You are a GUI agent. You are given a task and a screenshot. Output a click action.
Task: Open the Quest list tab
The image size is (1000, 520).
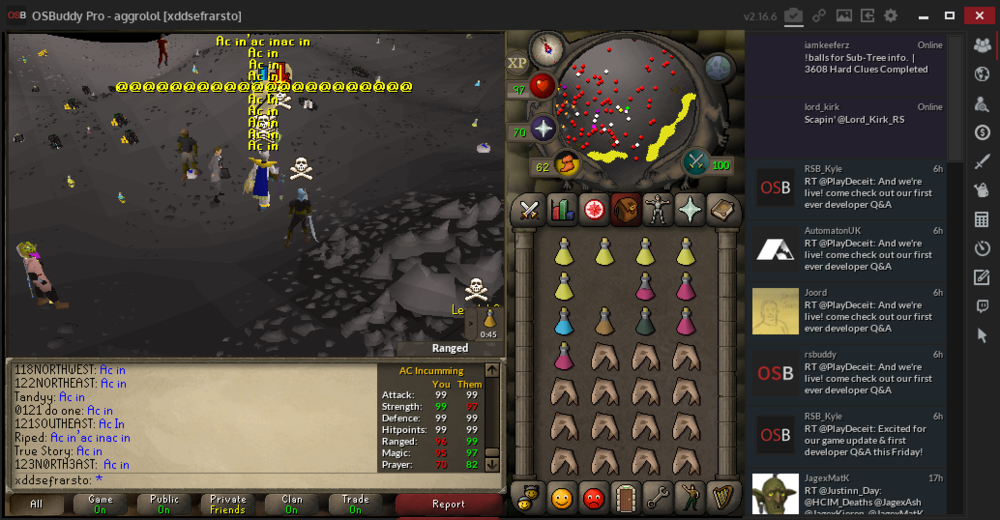pyautogui.click(x=594, y=210)
